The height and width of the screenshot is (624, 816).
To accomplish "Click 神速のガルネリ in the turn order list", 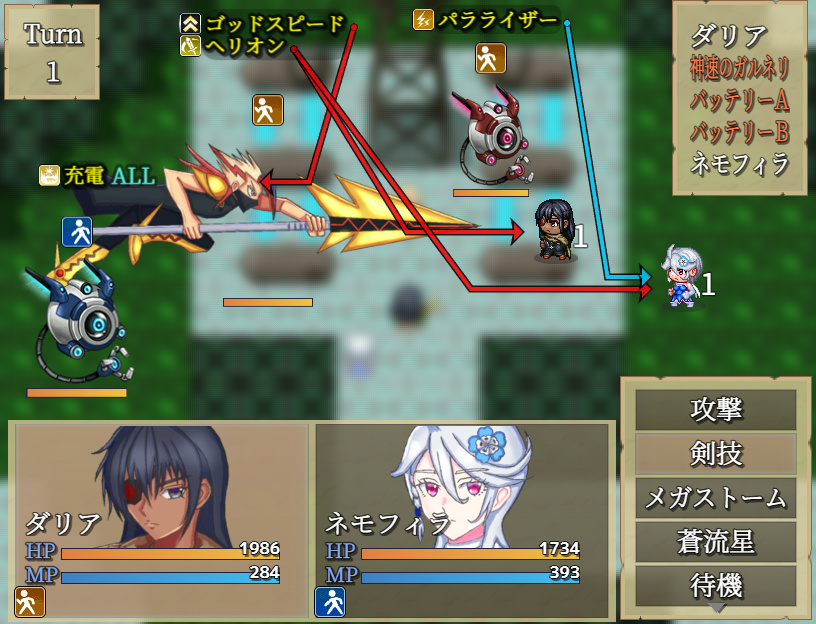I will [740, 69].
